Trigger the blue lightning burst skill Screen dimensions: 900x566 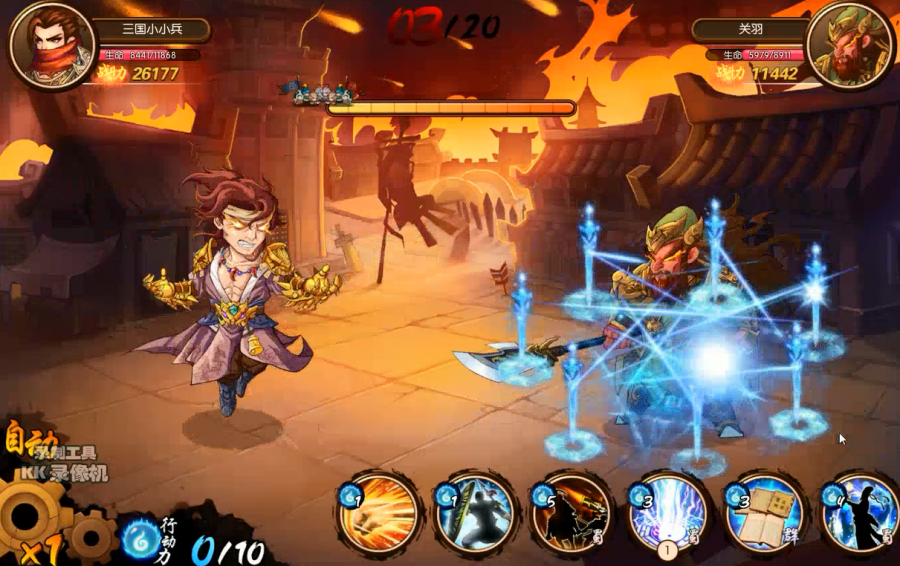[x=670, y=512]
